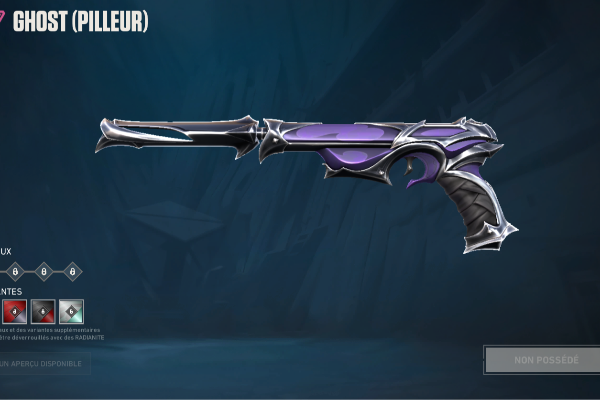
Task: Click the Aperçu Disponible preview button
Action: tap(44, 363)
